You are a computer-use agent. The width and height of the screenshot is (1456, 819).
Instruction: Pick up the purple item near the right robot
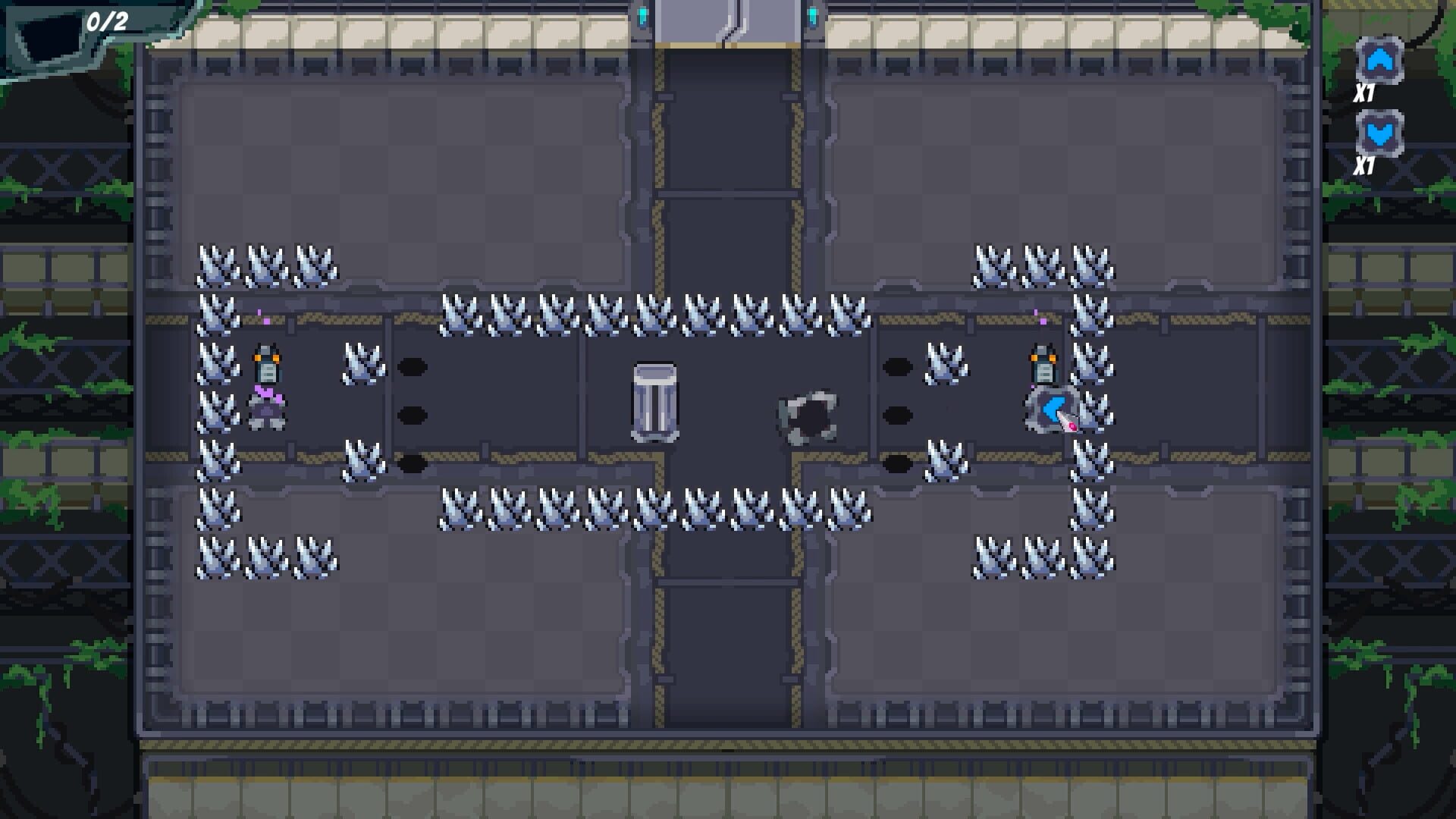pos(1042,319)
